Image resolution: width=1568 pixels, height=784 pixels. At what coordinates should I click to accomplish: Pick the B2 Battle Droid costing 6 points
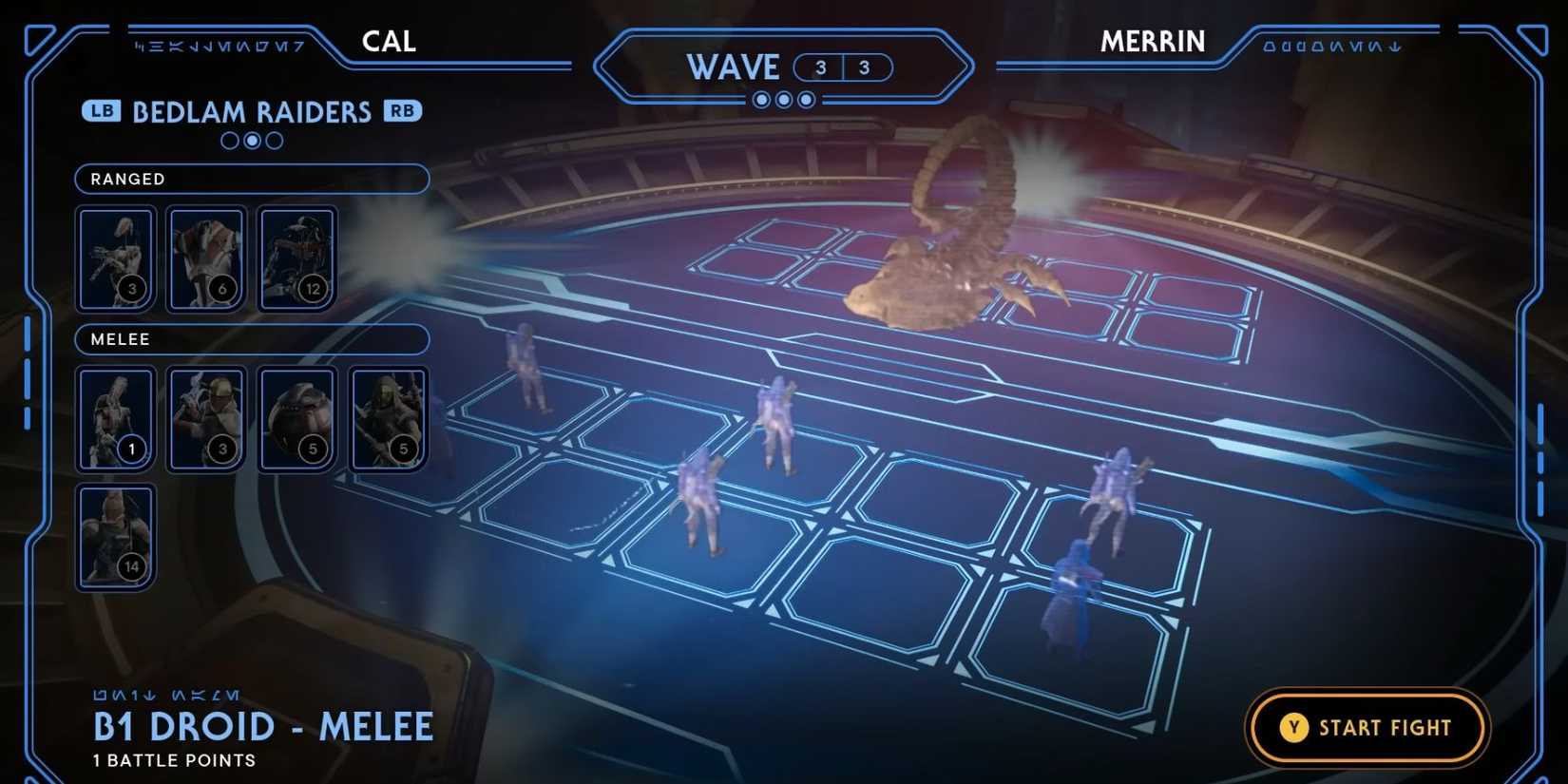[206, 257]
